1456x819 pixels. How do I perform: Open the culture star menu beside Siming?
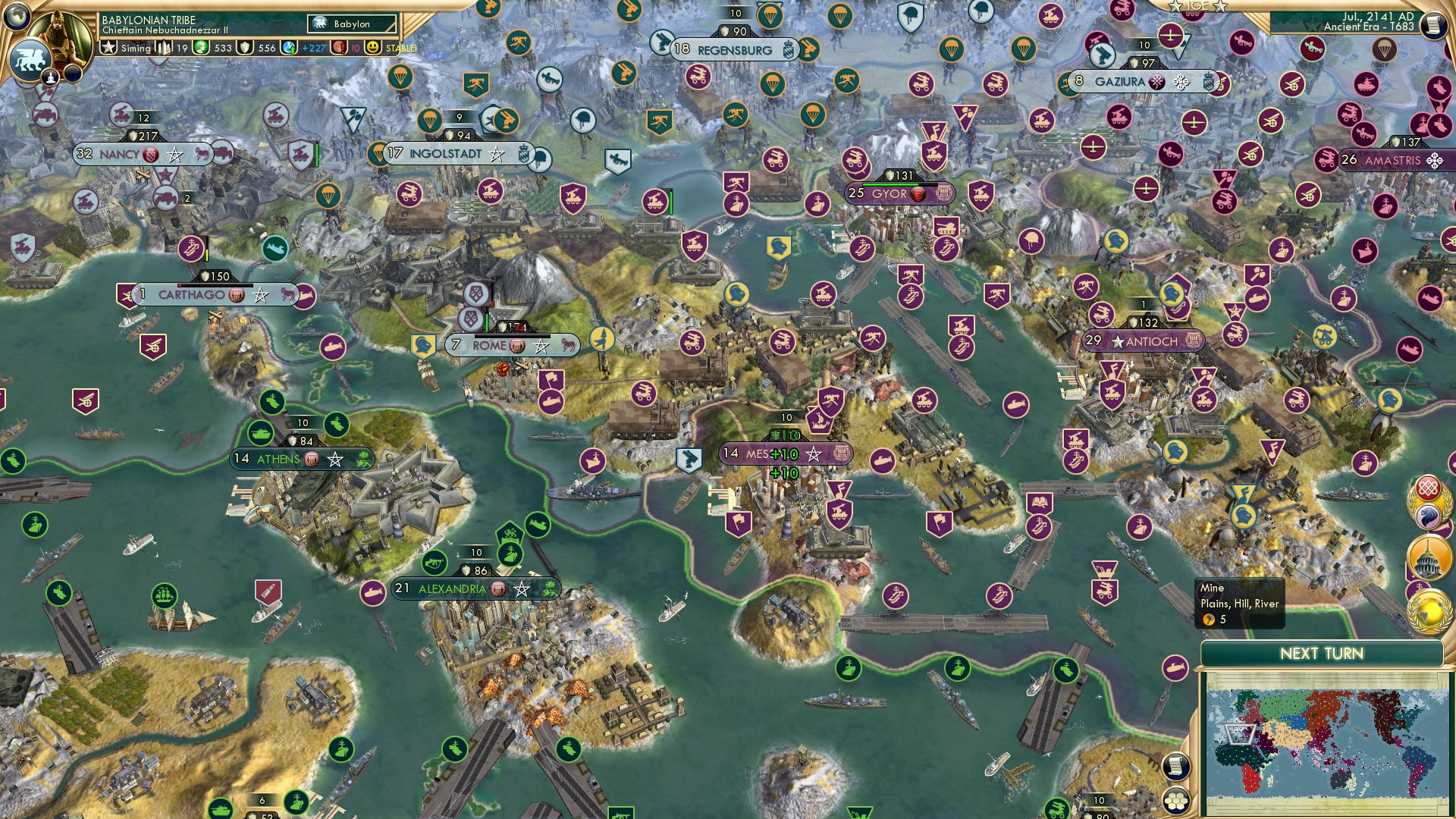[108, 48]
